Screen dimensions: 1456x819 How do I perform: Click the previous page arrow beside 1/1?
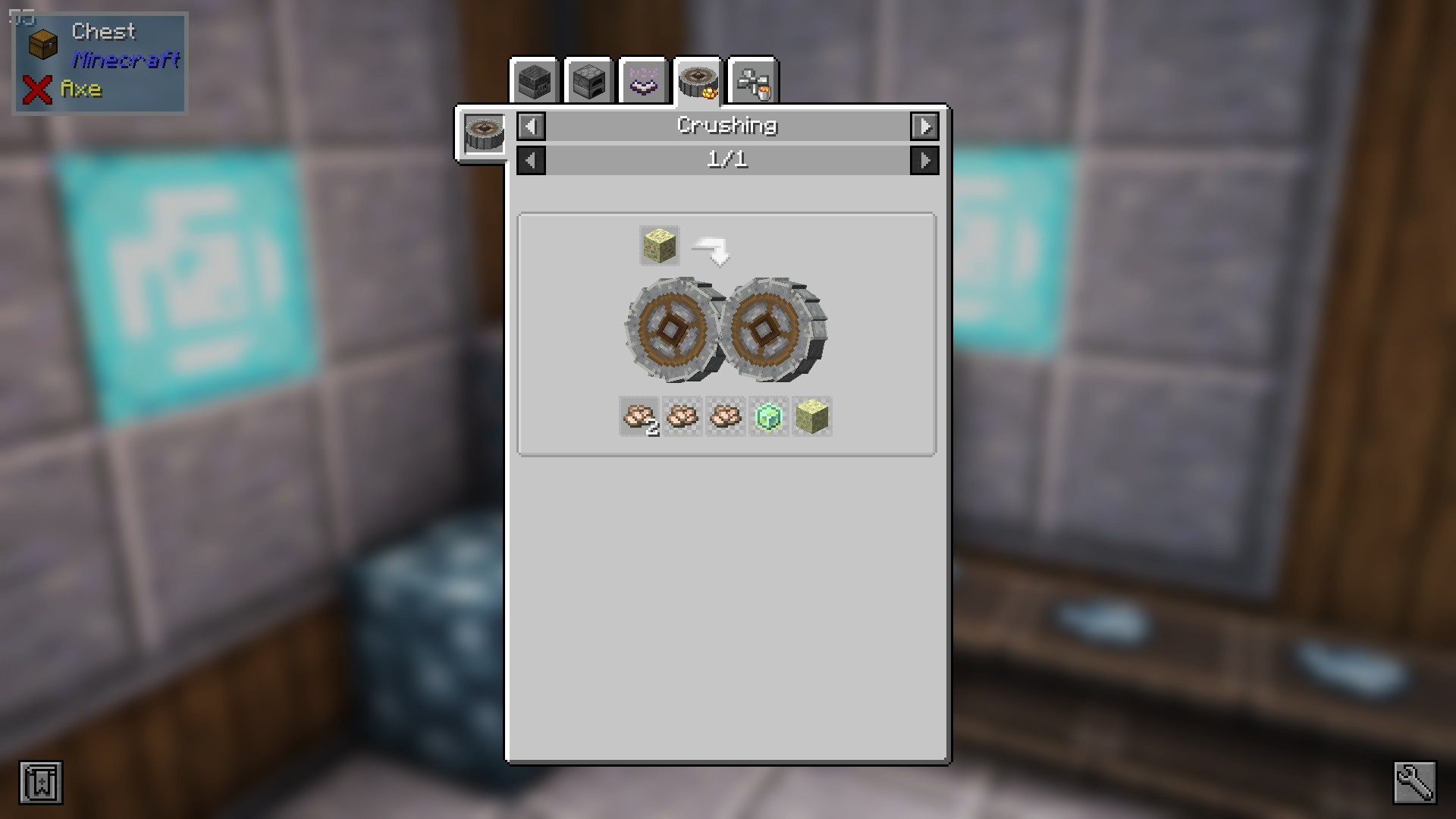531,160
